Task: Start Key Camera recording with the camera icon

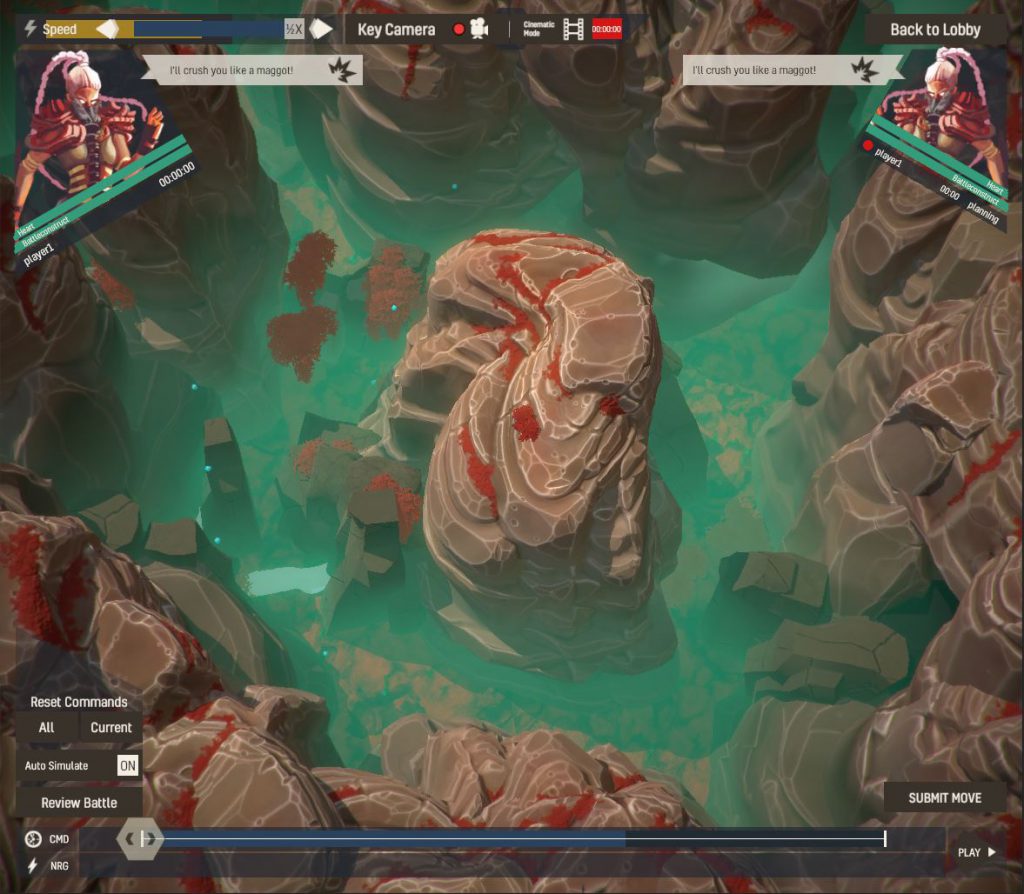Action: click(x=479, y=30)
